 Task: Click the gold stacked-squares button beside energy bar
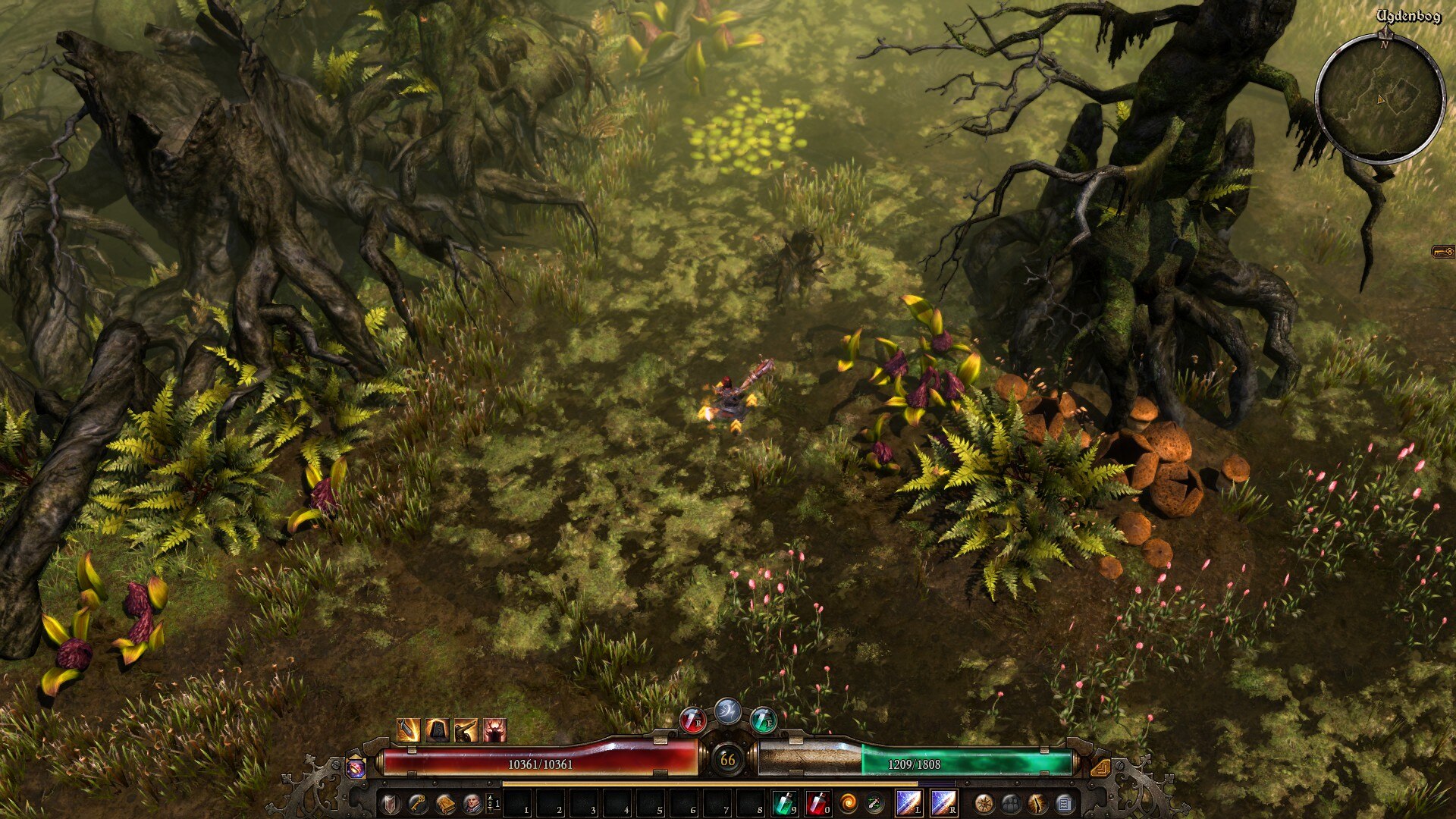[x=1100, y=767]
